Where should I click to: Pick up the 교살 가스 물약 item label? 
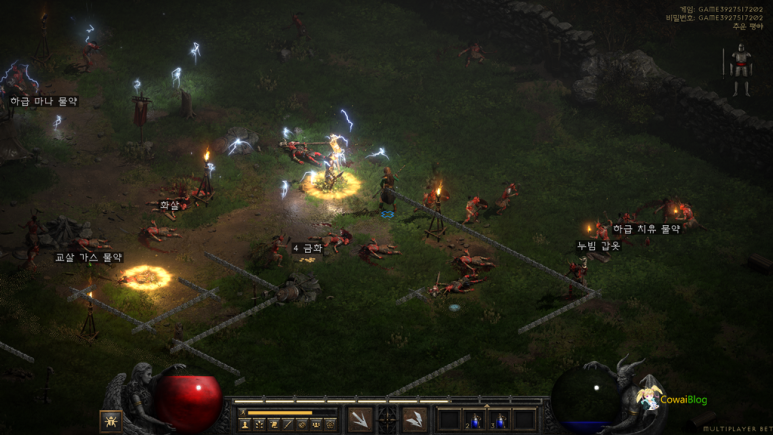88,257
